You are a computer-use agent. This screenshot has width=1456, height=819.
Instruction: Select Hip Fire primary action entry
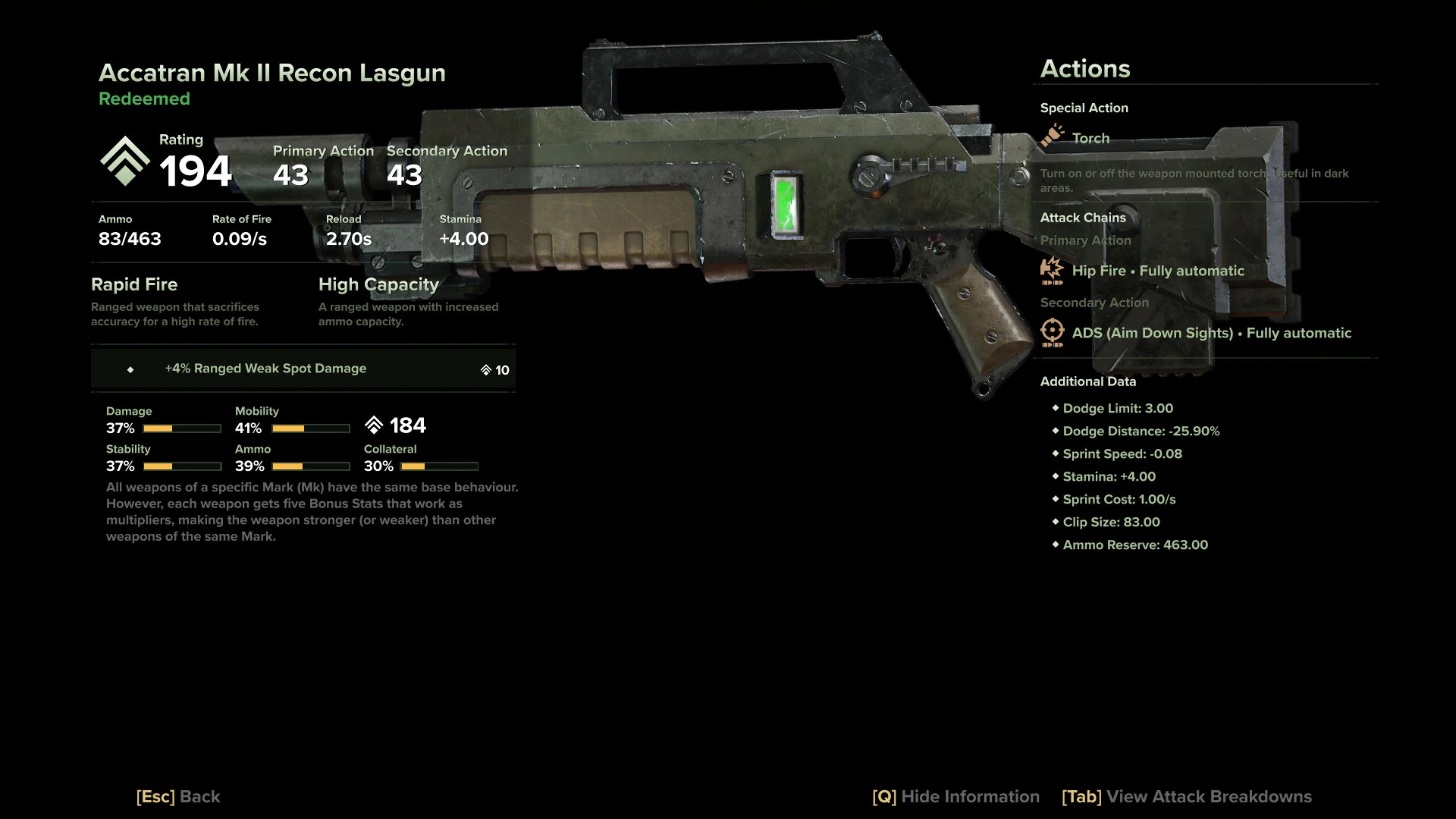(x=1157, y=271)
